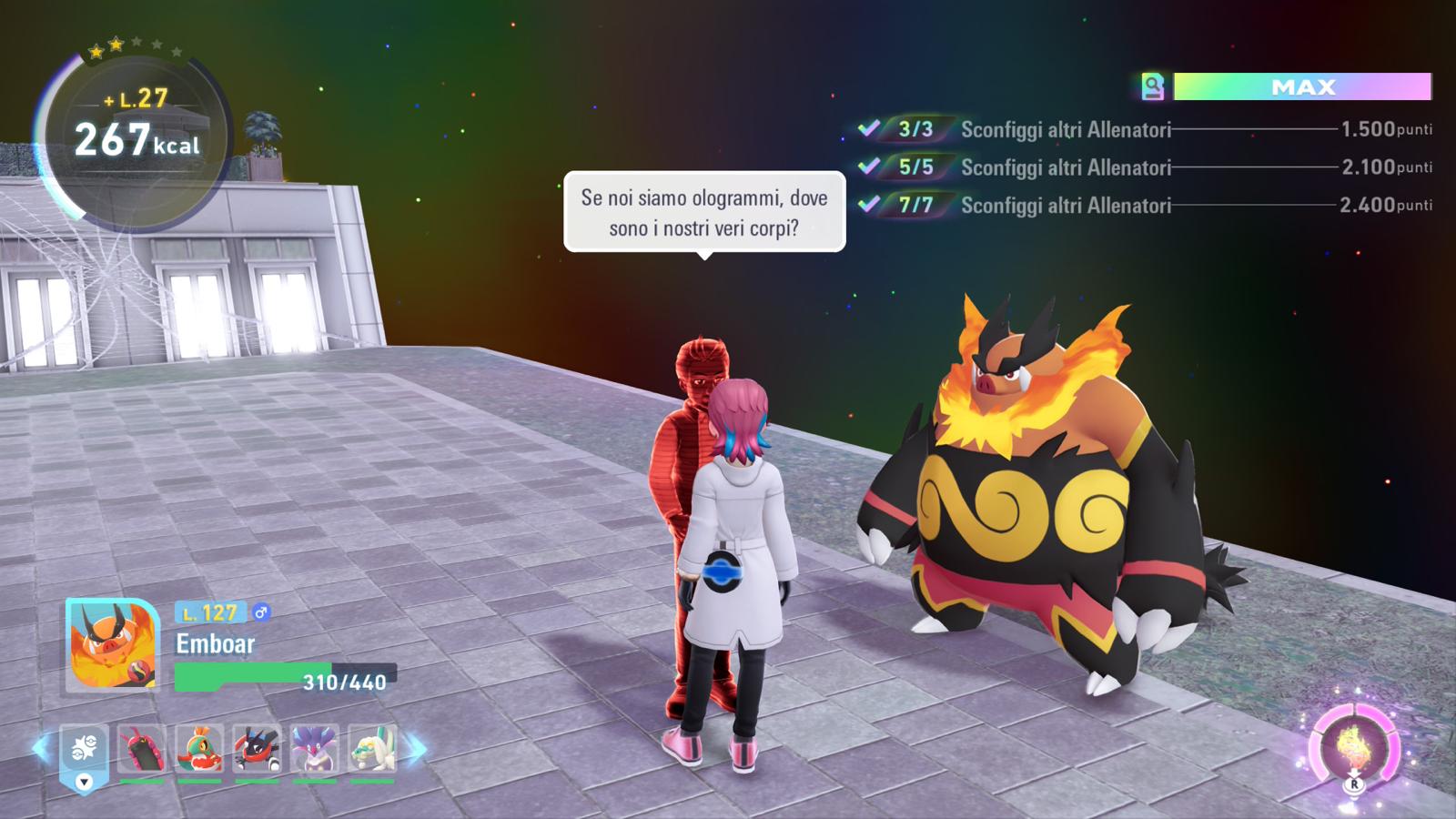This screenshot has height=819, width=1456.
Task: Switch to Hawlucha party slot
Action: [199, 748]
